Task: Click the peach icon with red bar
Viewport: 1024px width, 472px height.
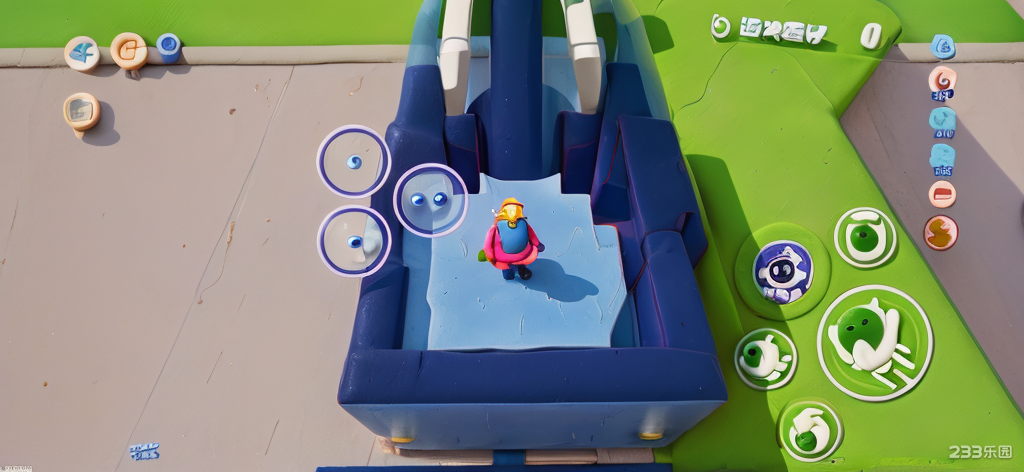Action: (942, 194)
